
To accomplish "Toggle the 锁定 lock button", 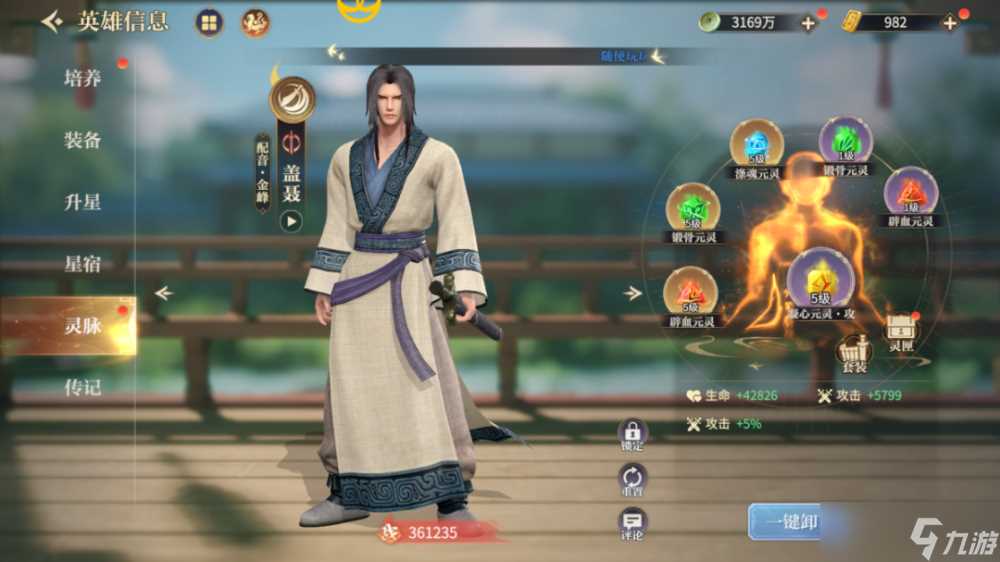I will [x=632, y=432].
